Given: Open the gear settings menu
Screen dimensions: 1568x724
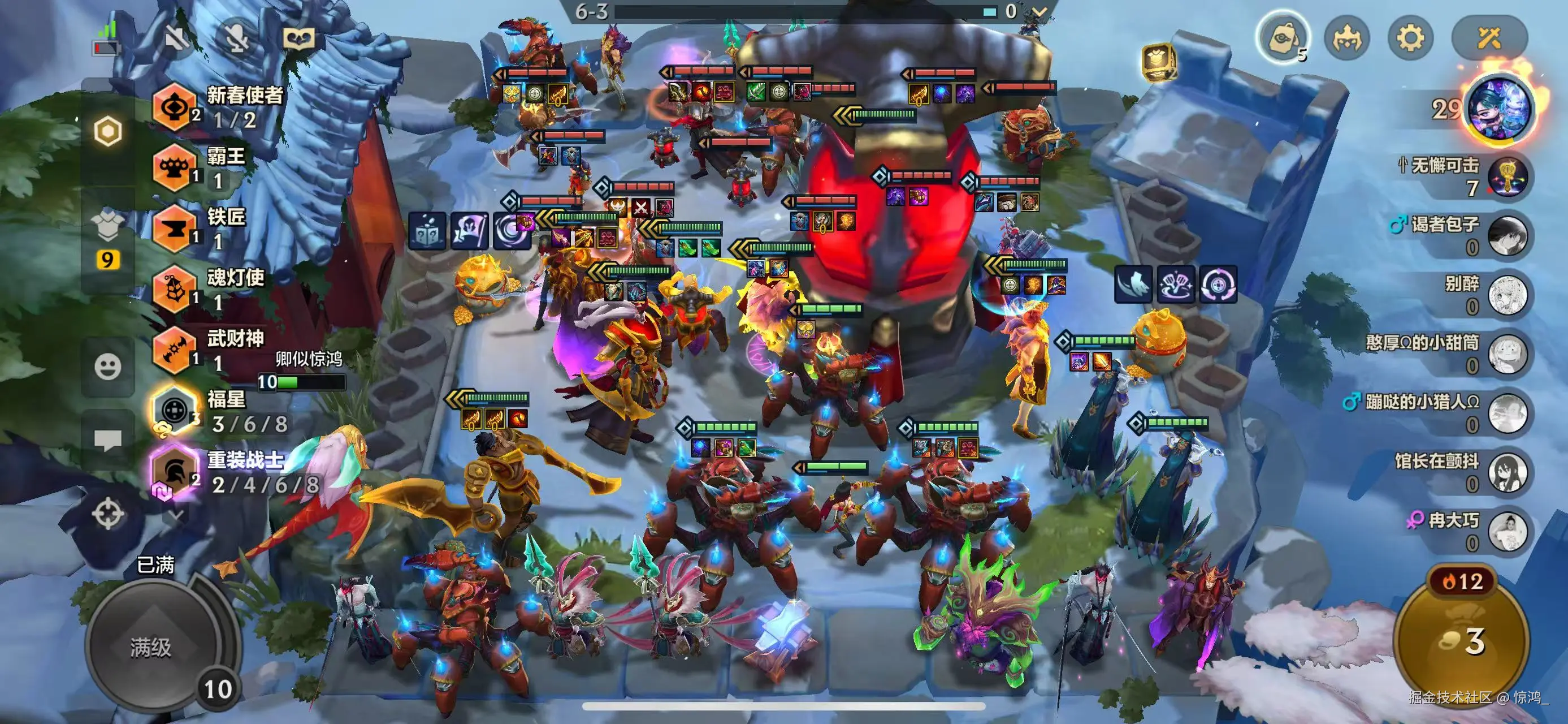Looking at the screenshot, I should point(1410,38).
